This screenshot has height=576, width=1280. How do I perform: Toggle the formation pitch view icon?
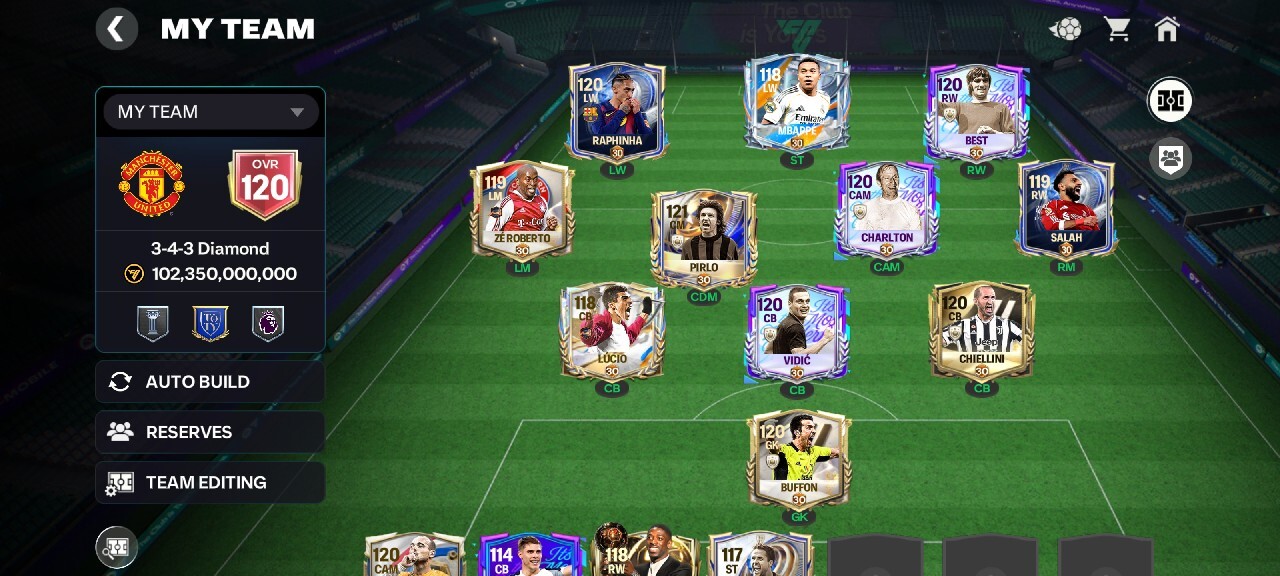1170,101
